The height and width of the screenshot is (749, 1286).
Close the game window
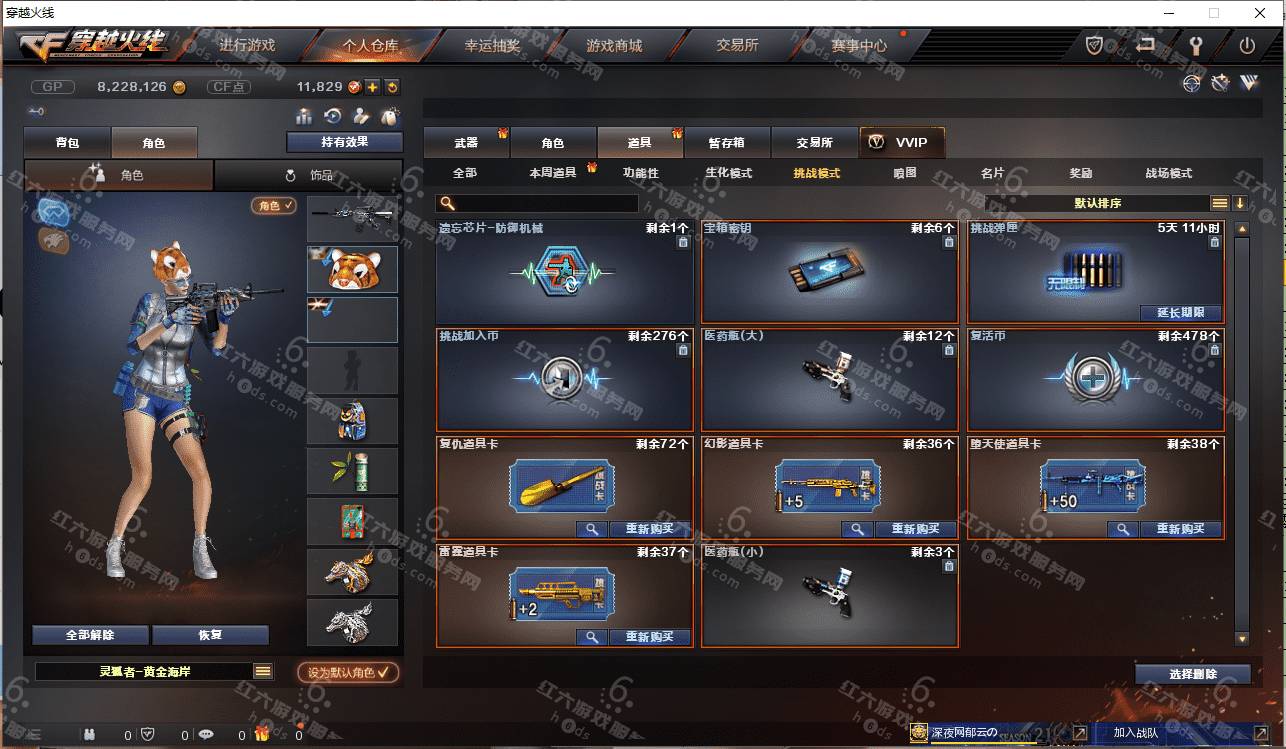(1260, 13)
